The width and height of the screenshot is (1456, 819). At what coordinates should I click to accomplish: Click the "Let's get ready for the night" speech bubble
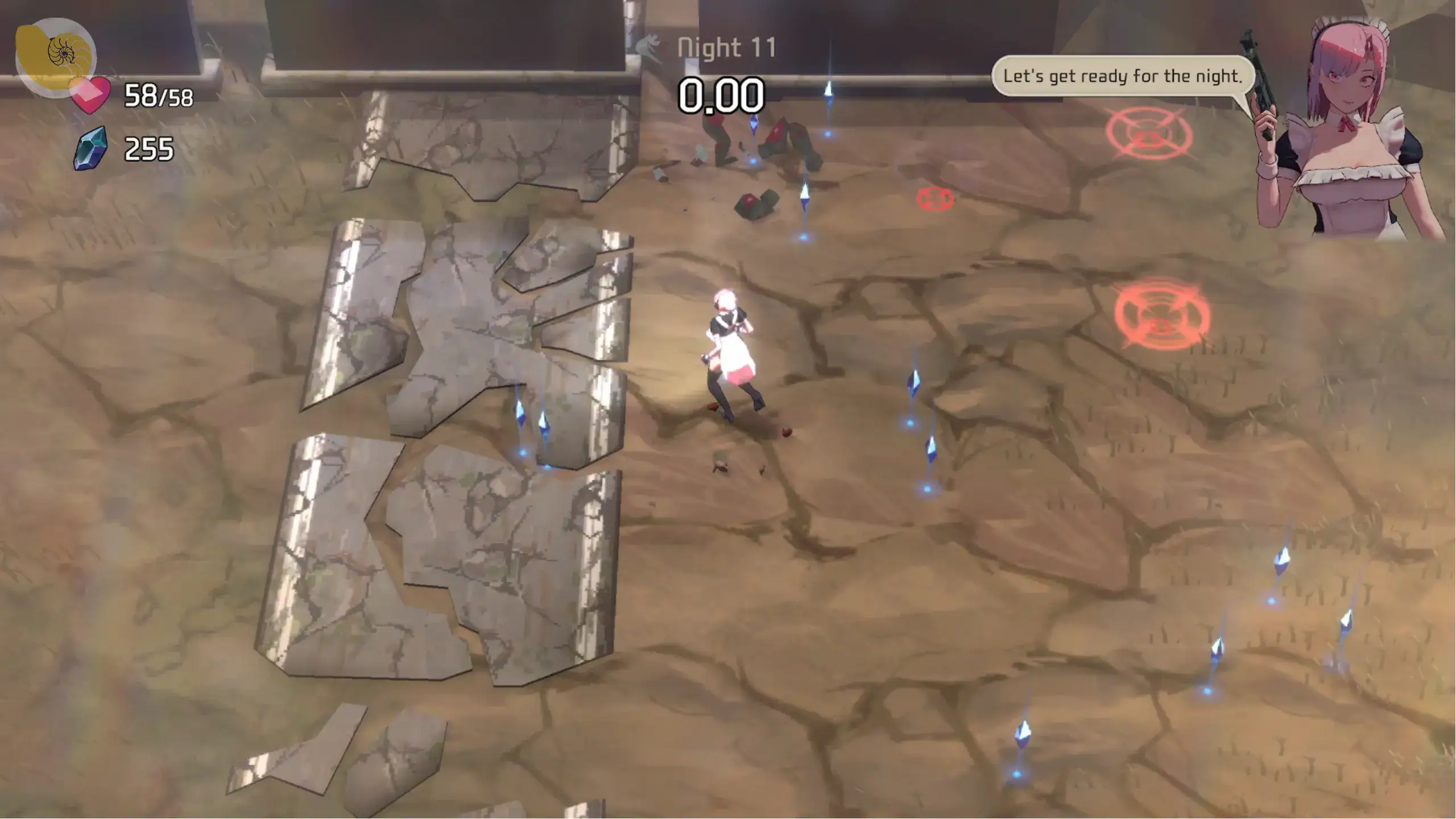(1122, 76)
